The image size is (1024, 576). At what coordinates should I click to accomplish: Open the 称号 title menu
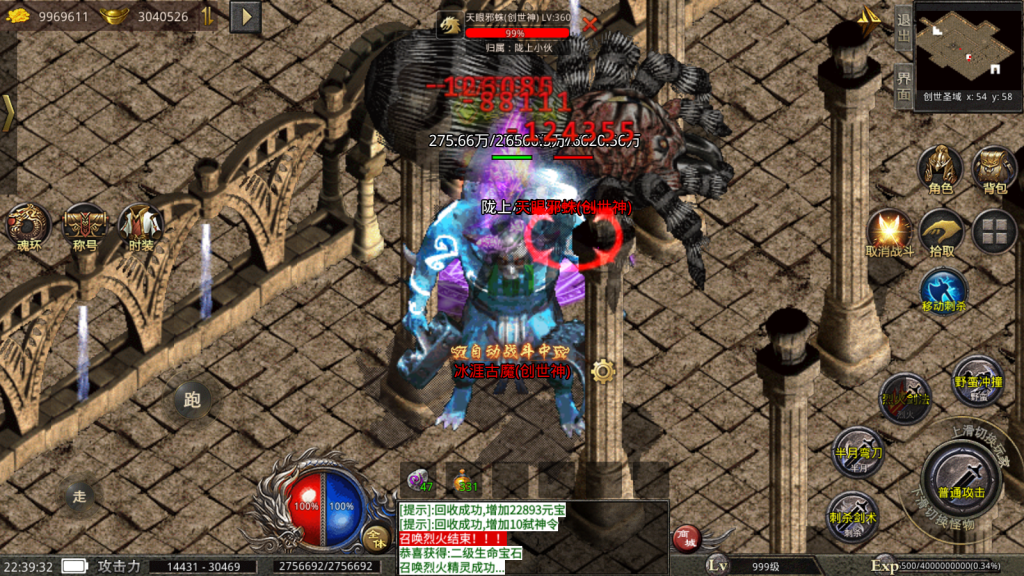point(85,227)
